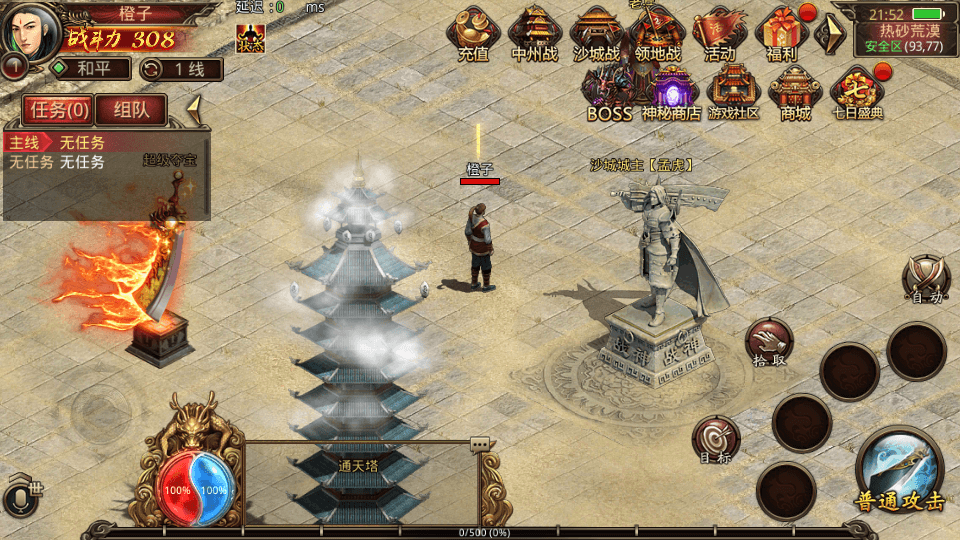Image resolution: width=960 pixels, height=540 pixels.
Task: Open the 游戏社区 game community
Action: click(x=734, y=93)
